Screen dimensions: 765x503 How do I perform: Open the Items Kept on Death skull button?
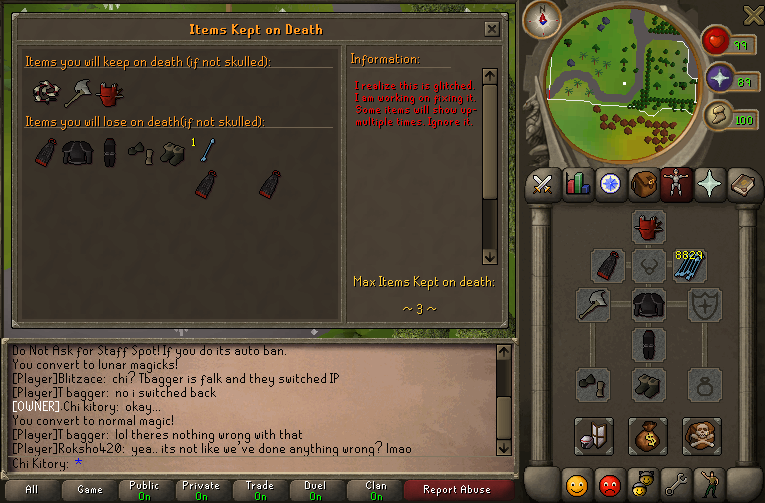702,435
